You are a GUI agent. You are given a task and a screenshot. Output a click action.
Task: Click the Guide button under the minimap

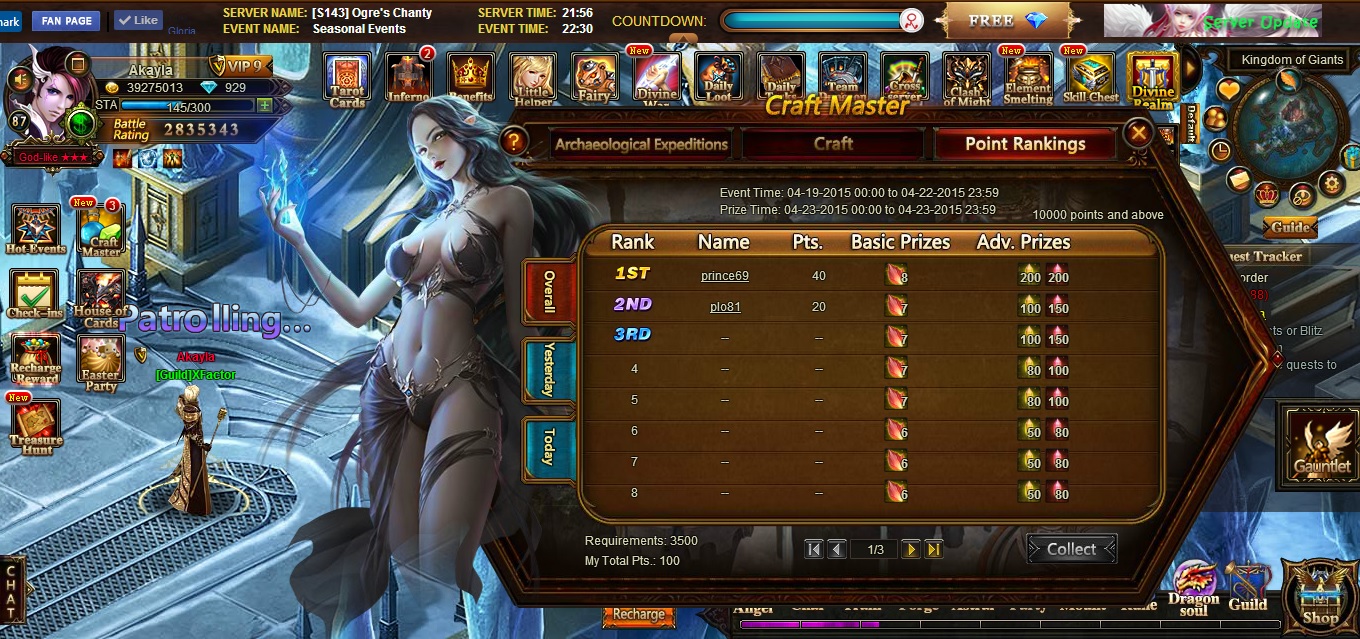coord(1290,227)
